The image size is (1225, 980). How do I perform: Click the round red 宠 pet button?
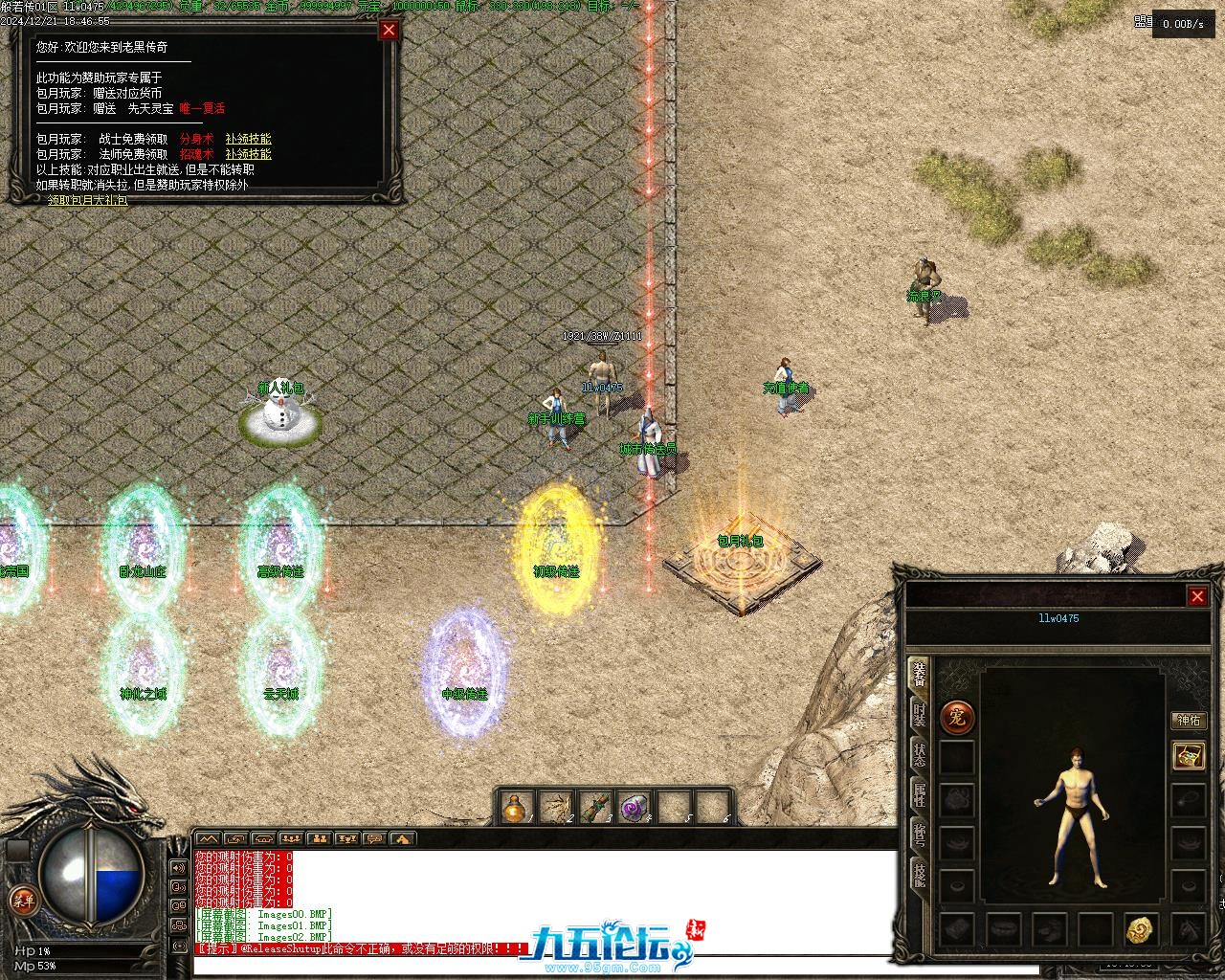coord(957,717)
